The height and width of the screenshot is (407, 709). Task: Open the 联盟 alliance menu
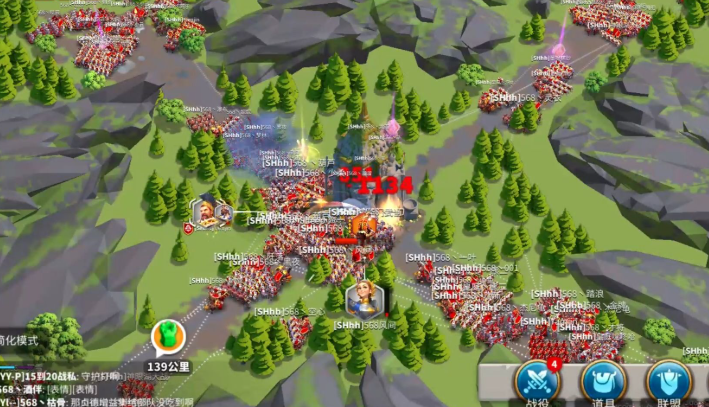click(x=668, y=382)
